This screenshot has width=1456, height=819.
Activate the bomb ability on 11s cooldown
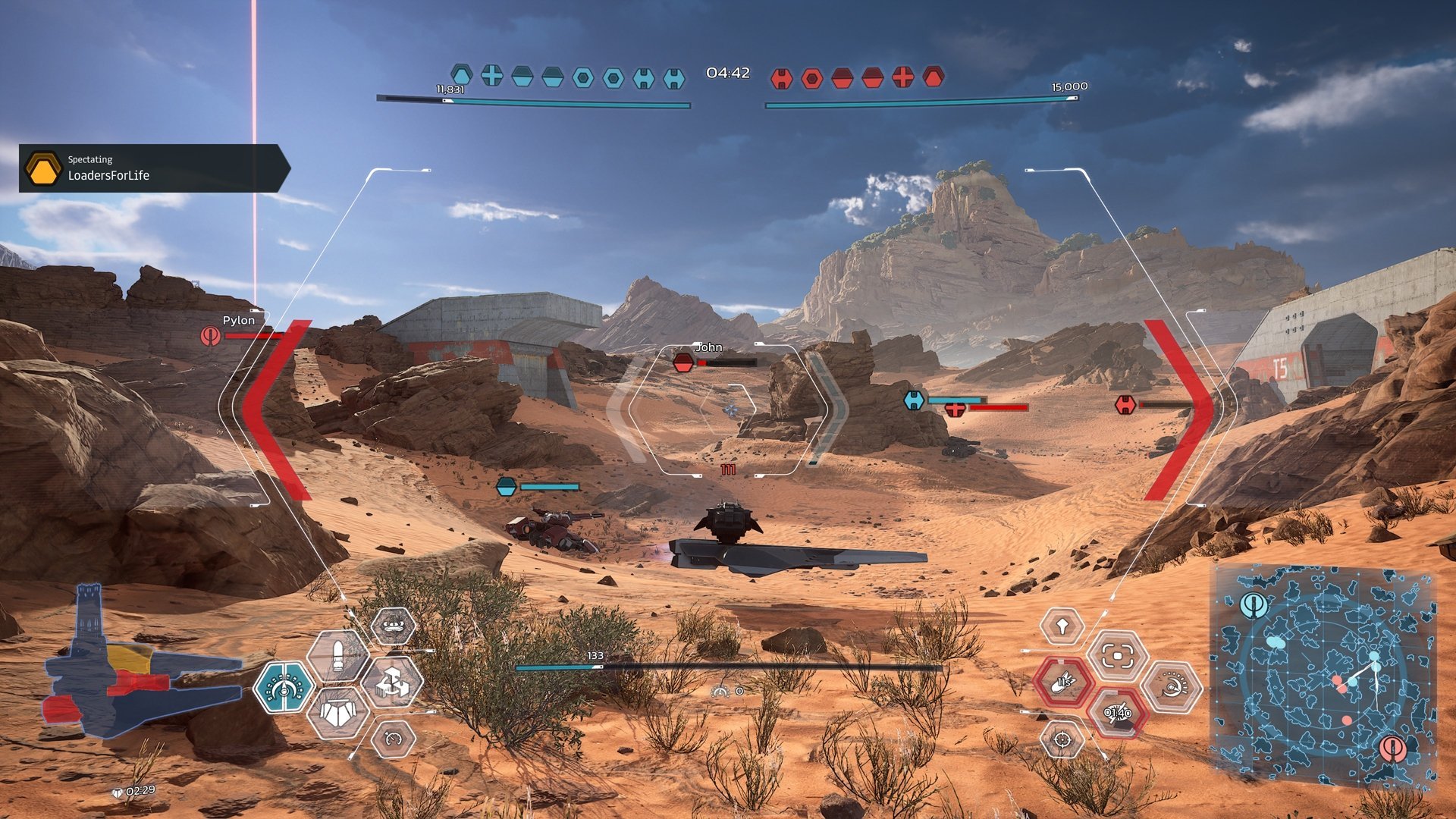(1063, 682)
